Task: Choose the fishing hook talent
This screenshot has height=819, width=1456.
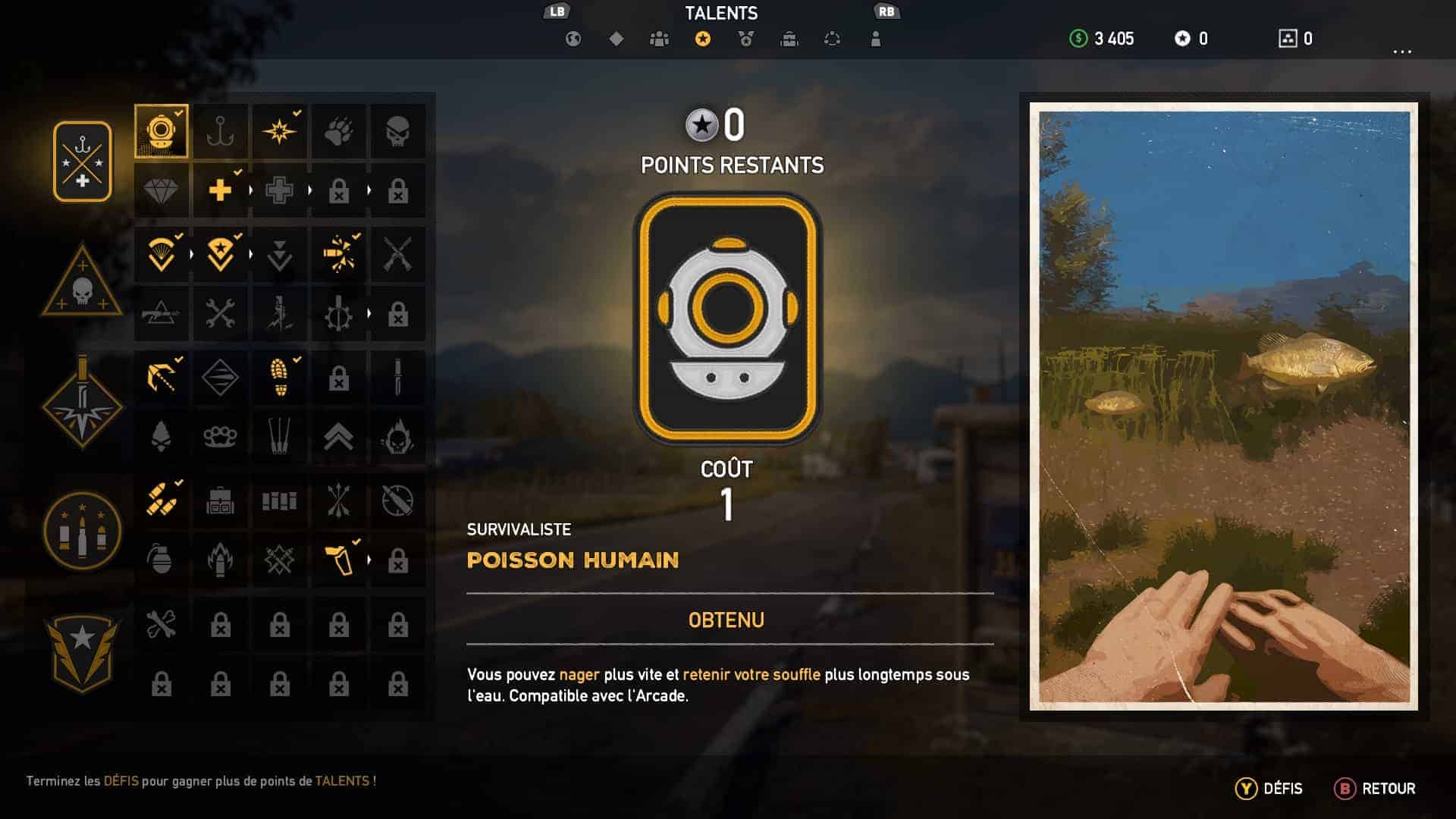Action: click(x=220, y=131)
